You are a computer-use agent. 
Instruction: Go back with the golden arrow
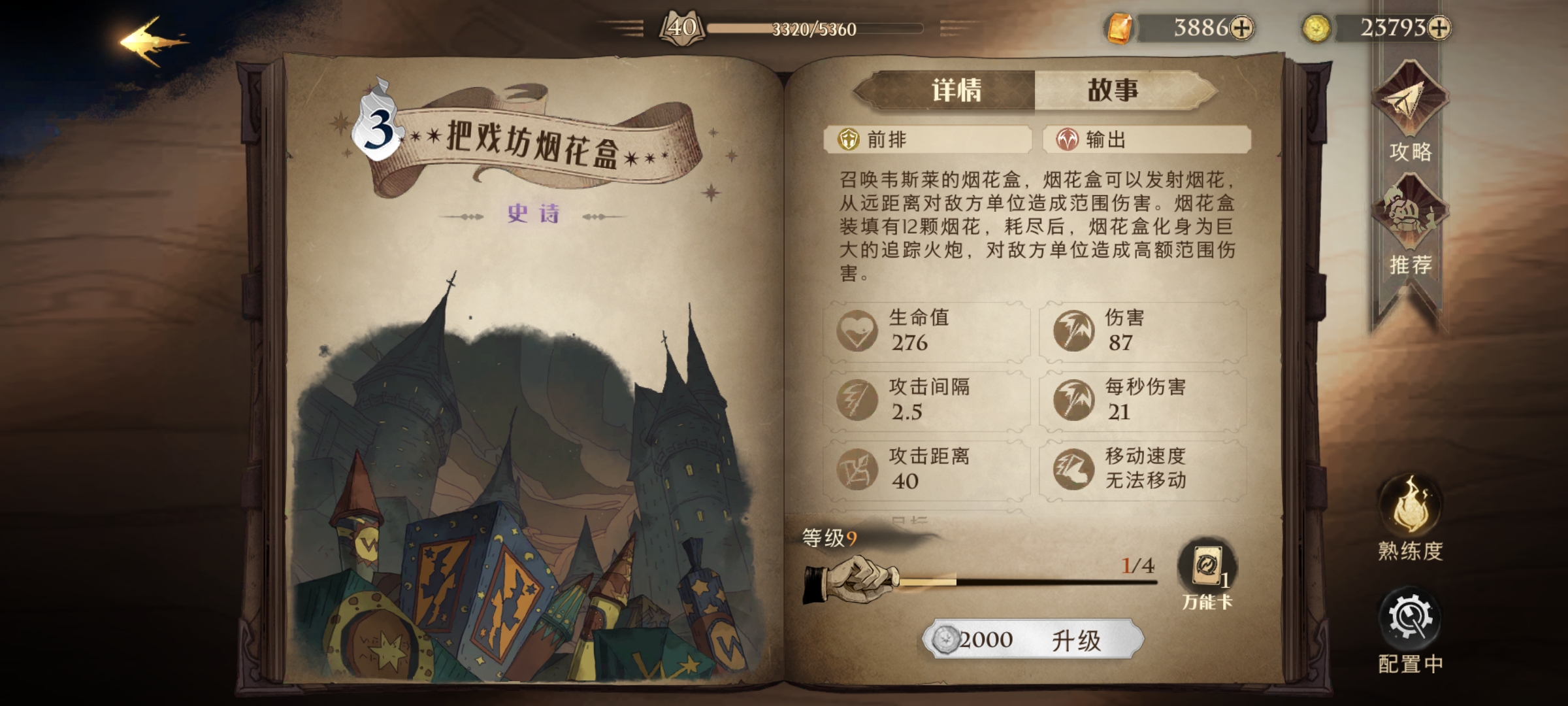152,42
